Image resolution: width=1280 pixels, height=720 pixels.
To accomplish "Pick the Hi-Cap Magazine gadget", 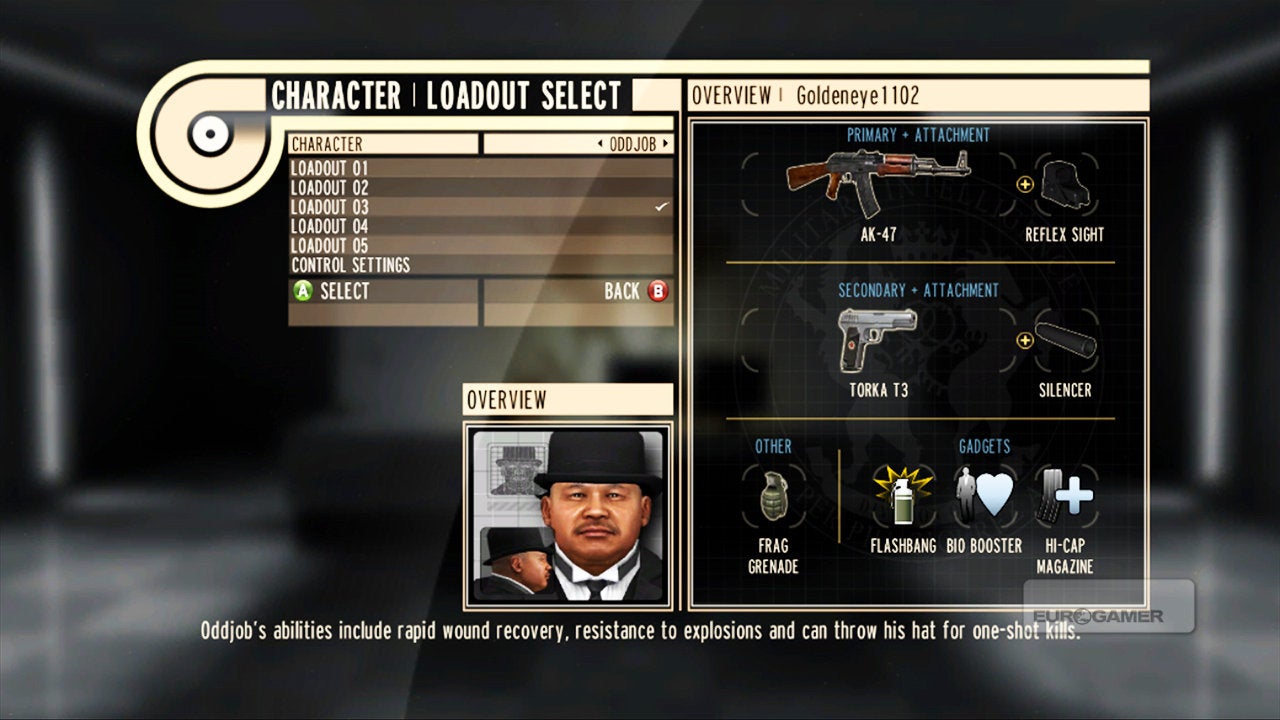I will 1064,495.
